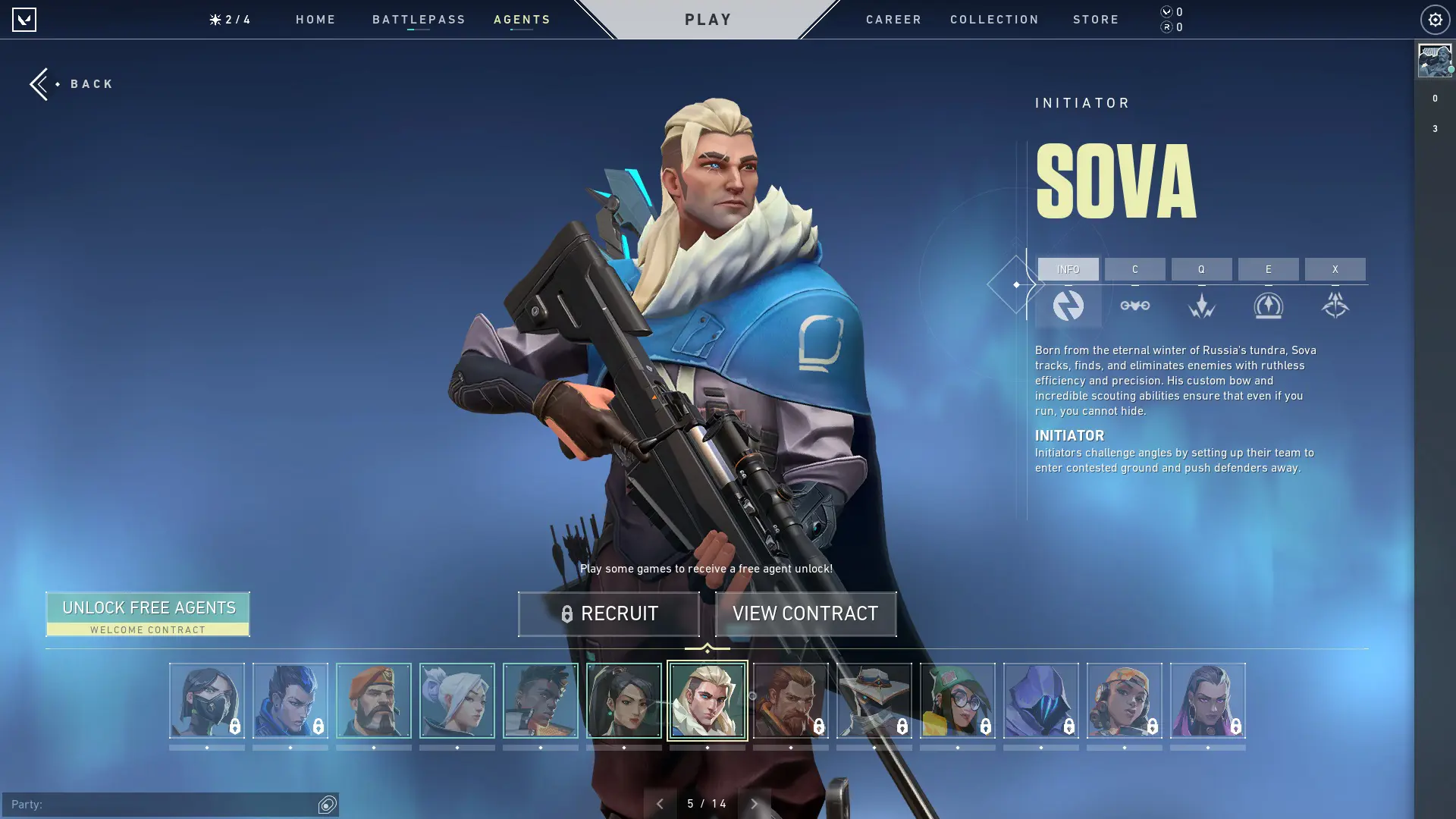Click the Valorant Points currency icon
The width and height of the screenshot is (1456, 819).
pos(1166,11)
